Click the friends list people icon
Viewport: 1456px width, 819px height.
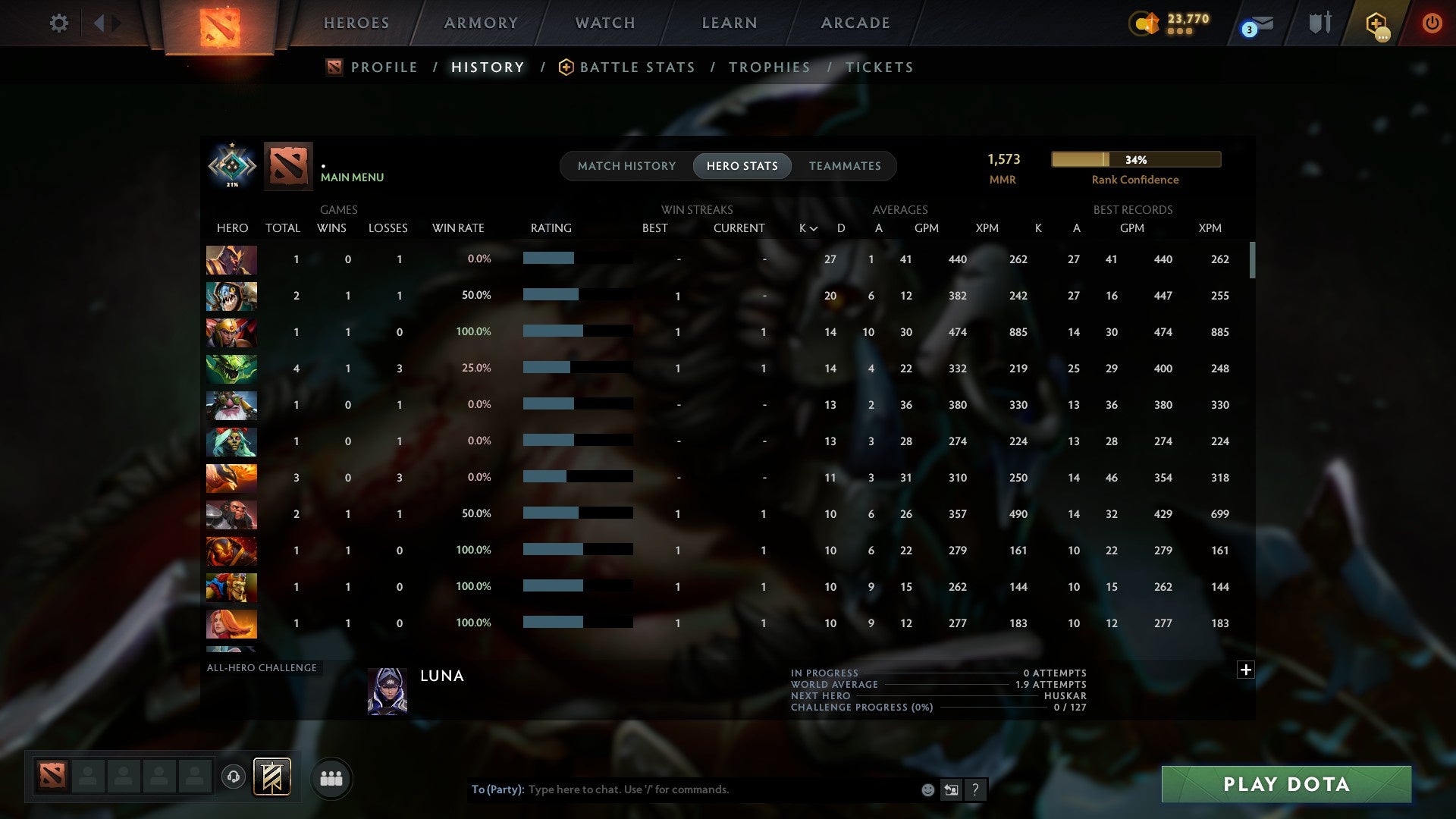click(x=331, y=777)
